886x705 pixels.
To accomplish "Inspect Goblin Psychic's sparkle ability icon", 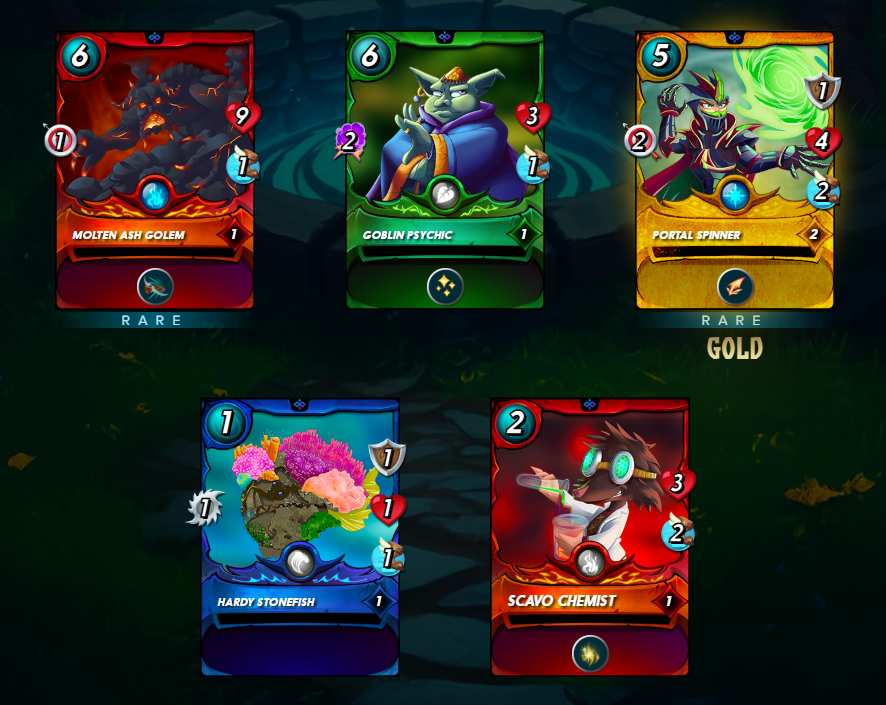I will point(445,287).
